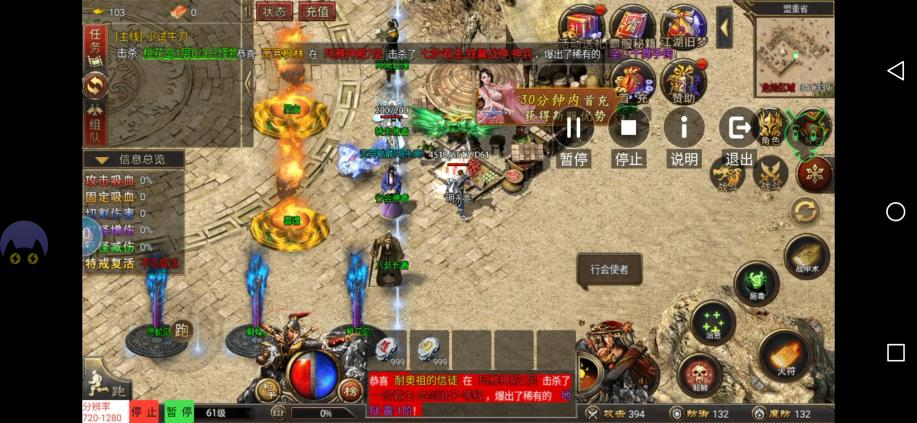Image resolution: width=917 pixels, height=423 pixels.
Task: Talk to 行会使者 via speech bubble
Action: pyautogui.click(x=609, y=269)
